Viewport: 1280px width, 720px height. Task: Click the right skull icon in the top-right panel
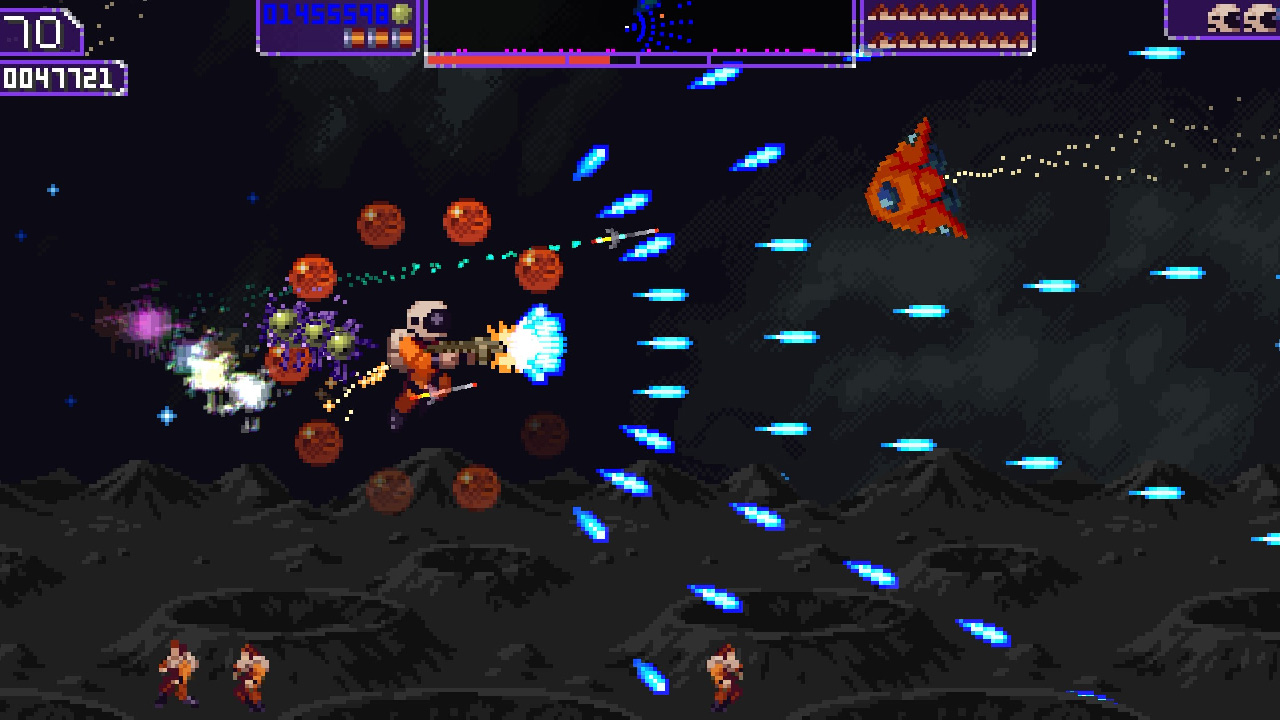1259,18
